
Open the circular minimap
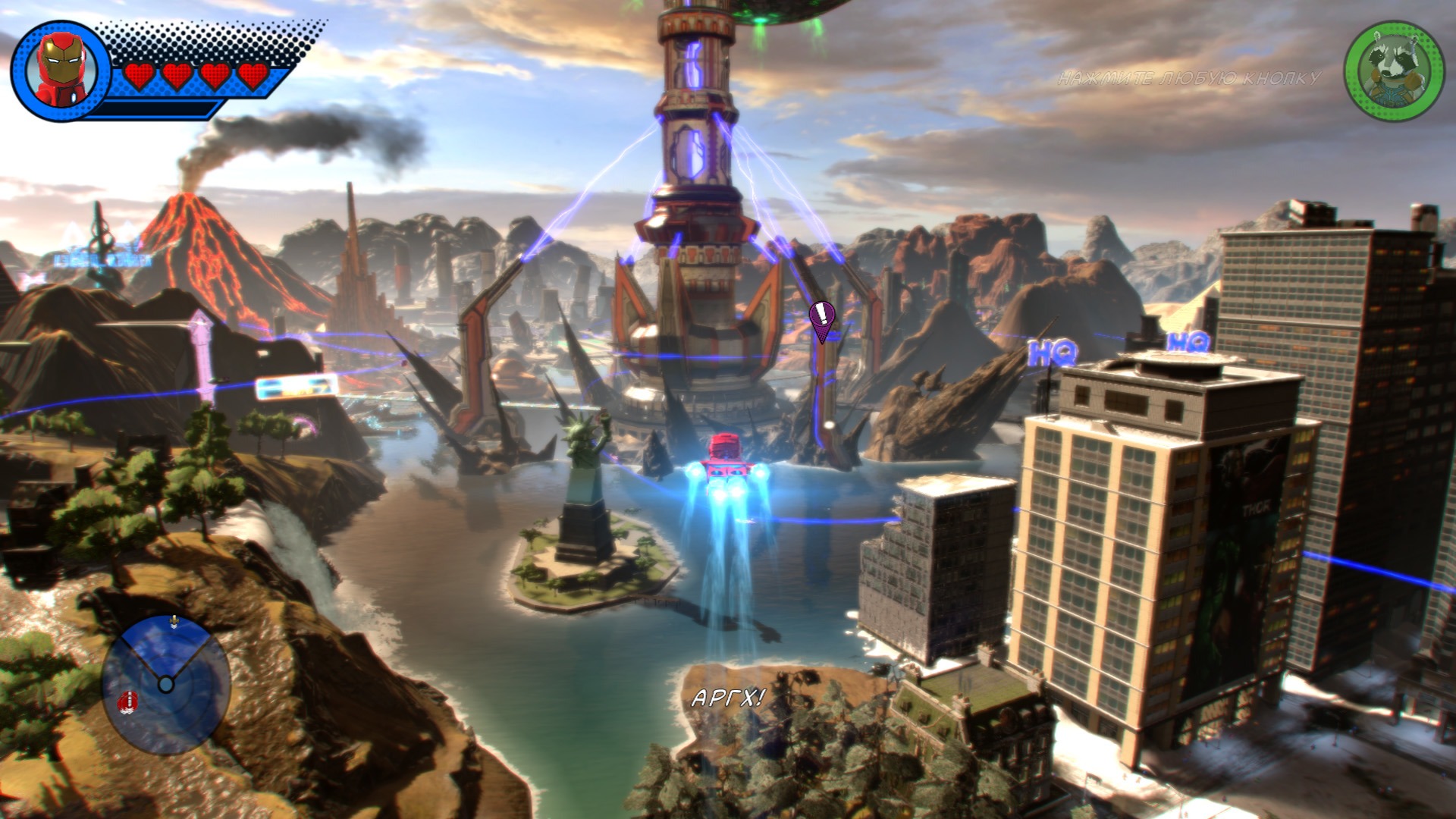click(166, 684)
